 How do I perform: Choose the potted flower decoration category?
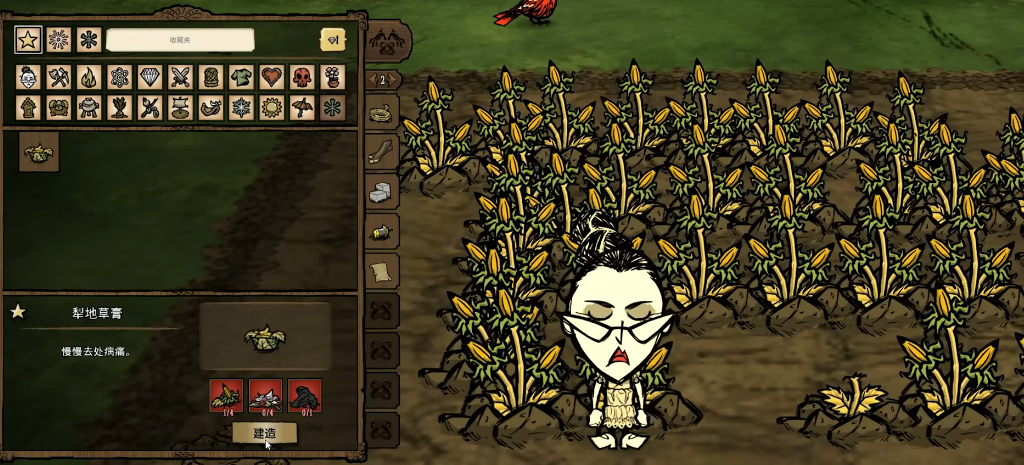(x=332, y=77)
